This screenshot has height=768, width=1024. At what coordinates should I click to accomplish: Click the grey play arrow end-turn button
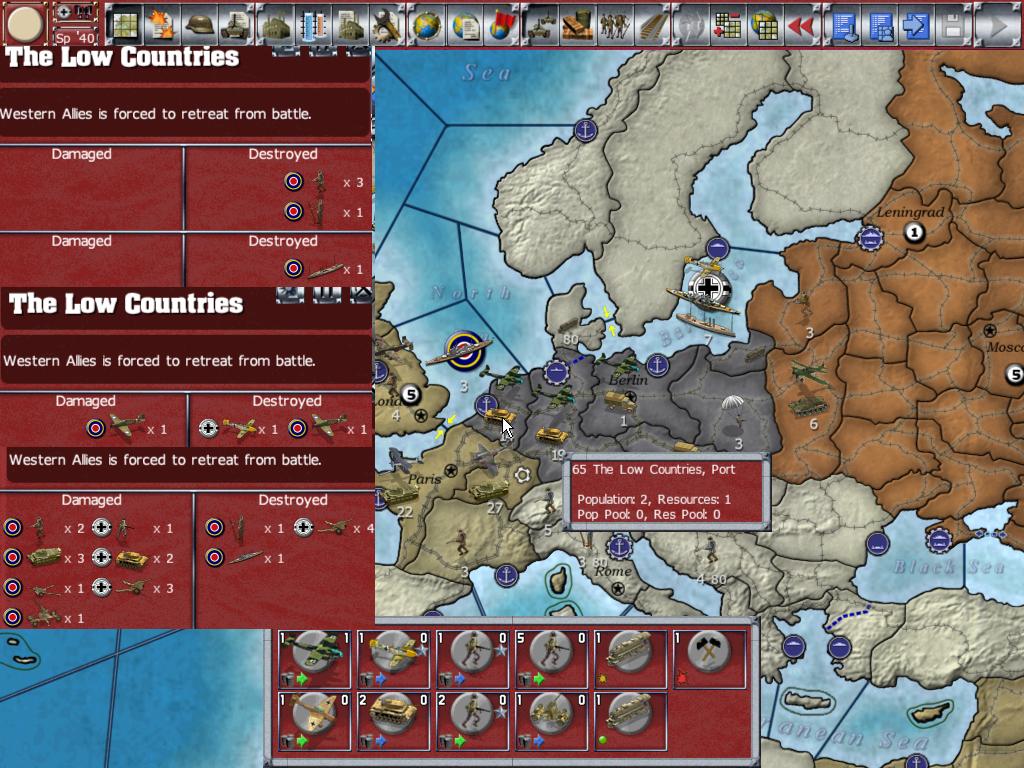point(995,25)
